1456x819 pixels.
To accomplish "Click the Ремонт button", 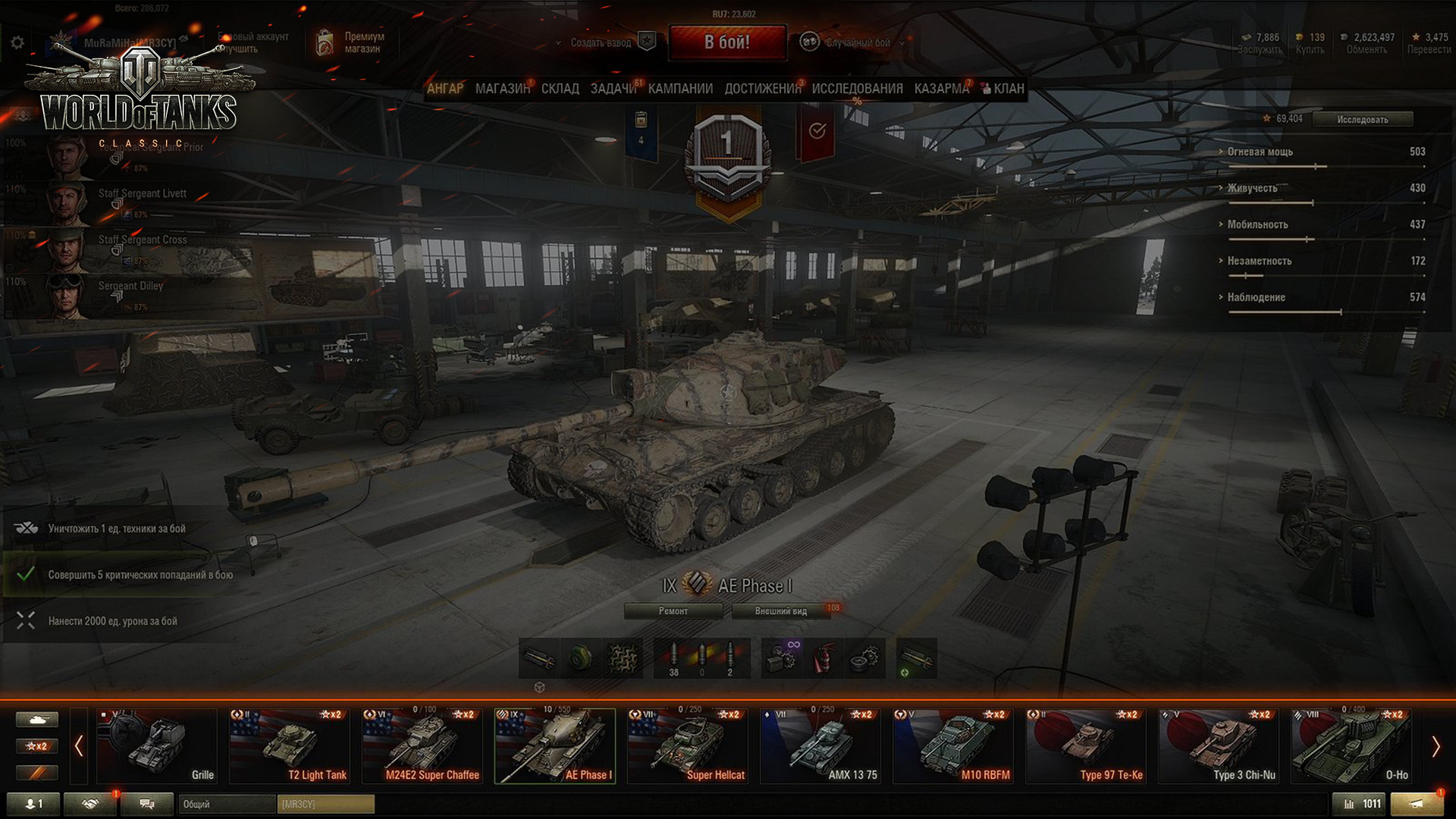I will [x=673, y=611].
